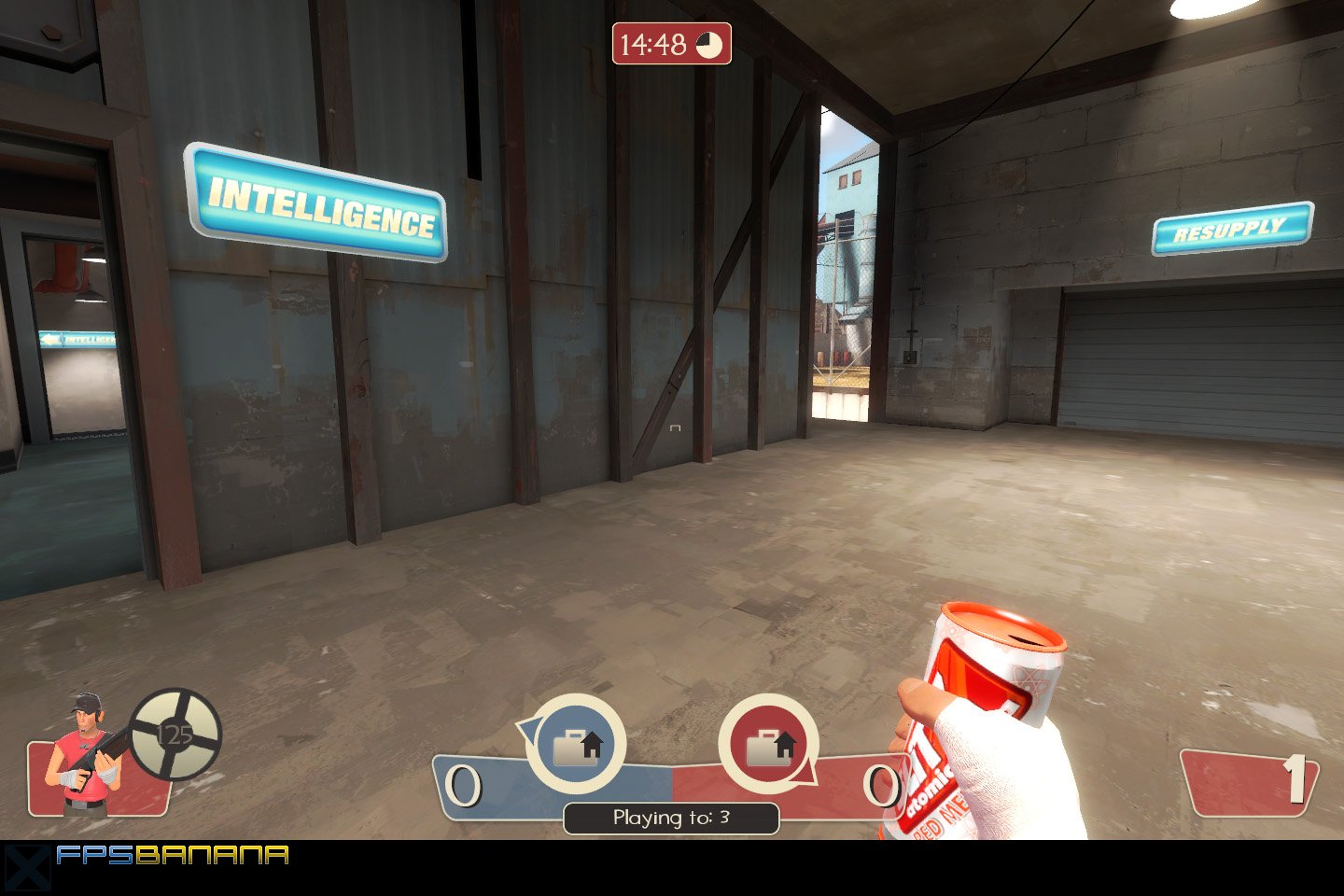
Task: Click the 'Playing to: 3' label
Action: pyautogui.click(x=674, y=818)
